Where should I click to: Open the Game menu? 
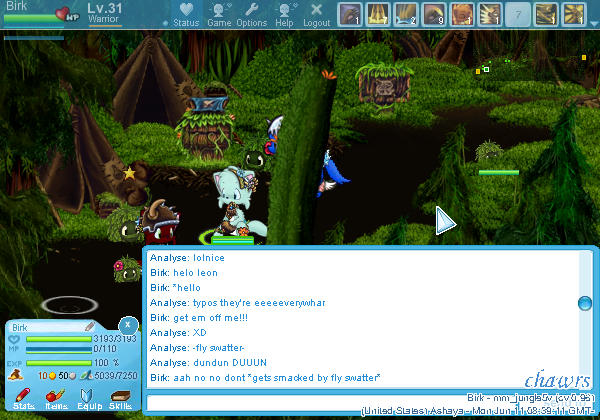219,14
